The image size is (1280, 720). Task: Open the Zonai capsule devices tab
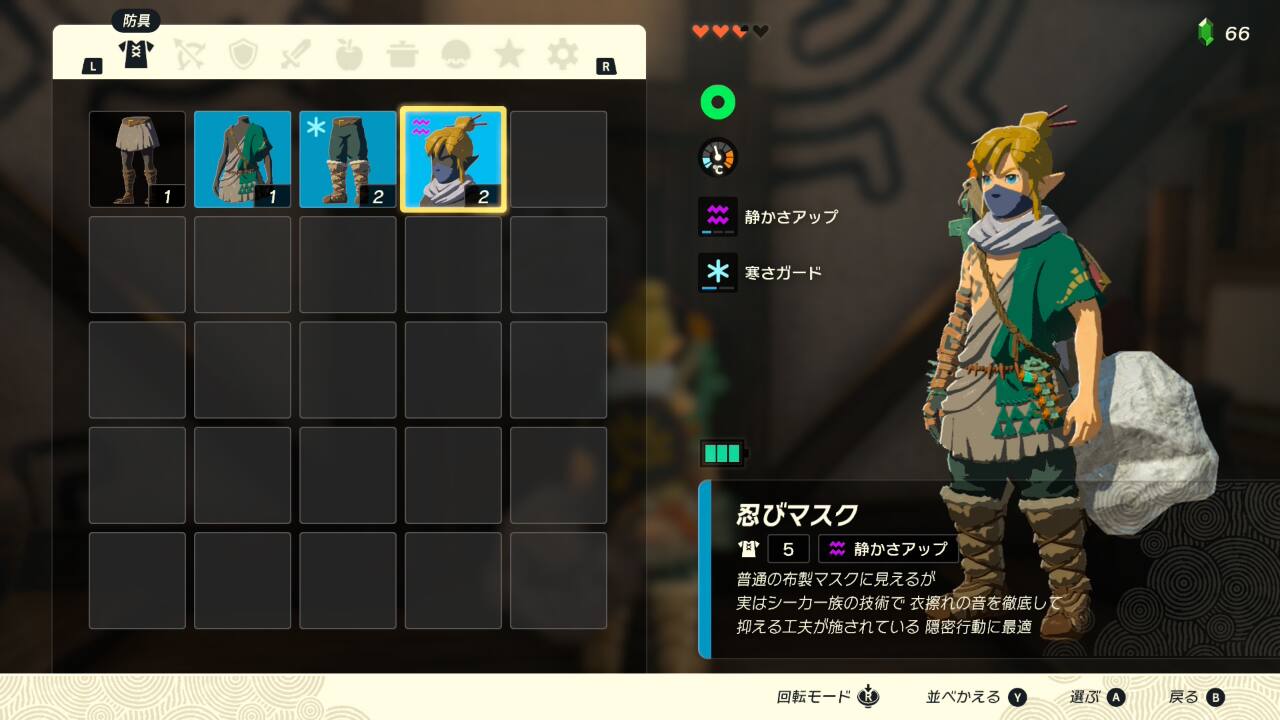pyautogui.click(x=456, y=54)
